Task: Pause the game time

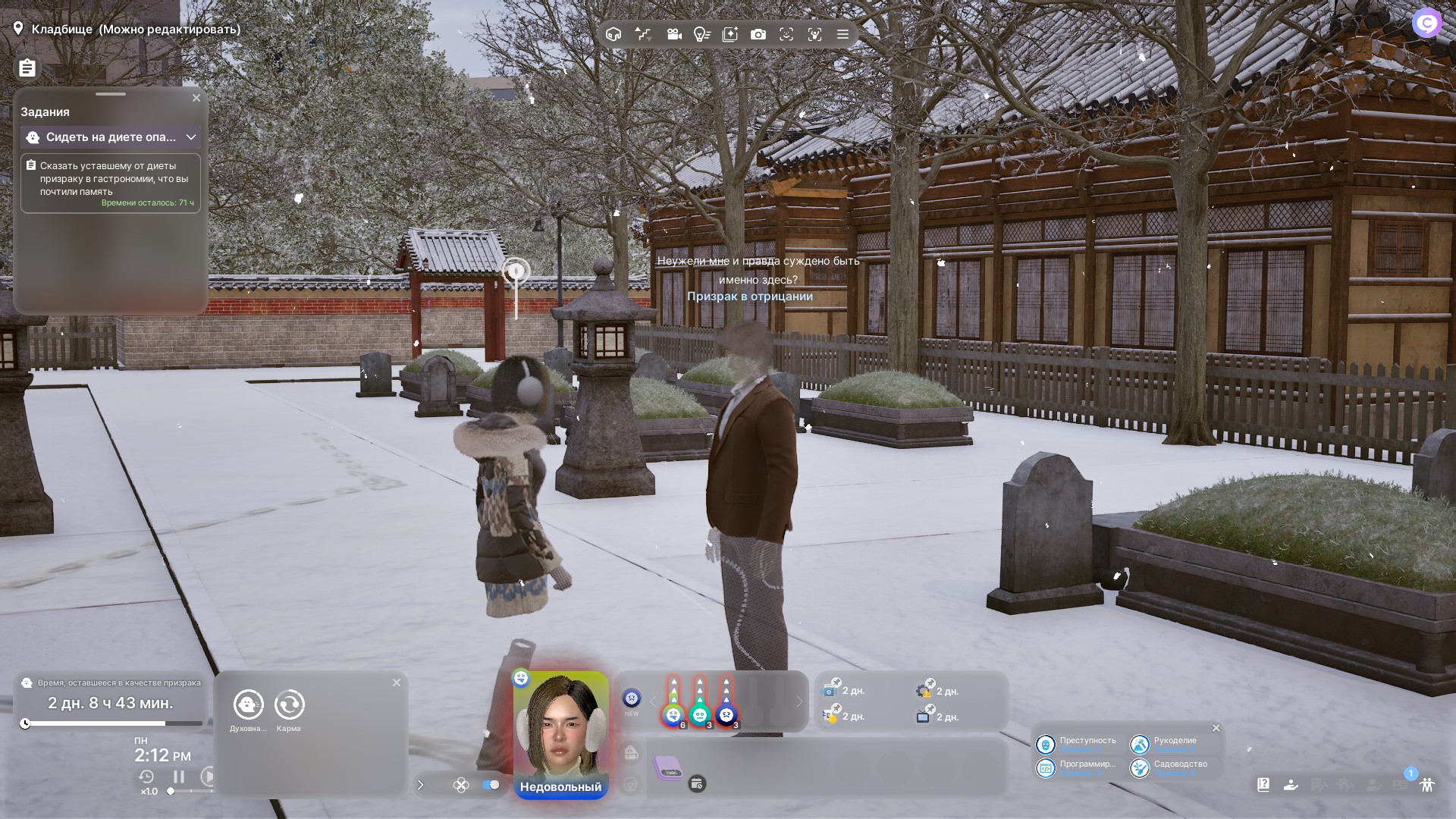Action: click(x=179, y=777)
